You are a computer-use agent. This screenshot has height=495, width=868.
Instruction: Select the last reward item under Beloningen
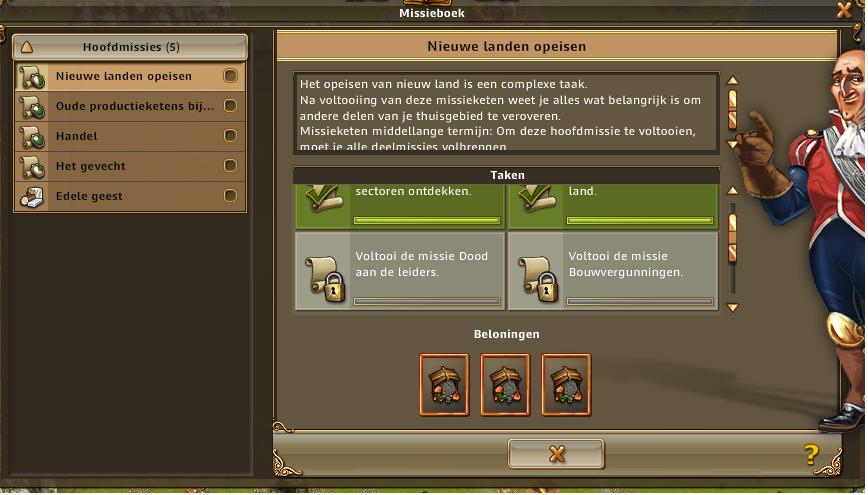[566, 384]
